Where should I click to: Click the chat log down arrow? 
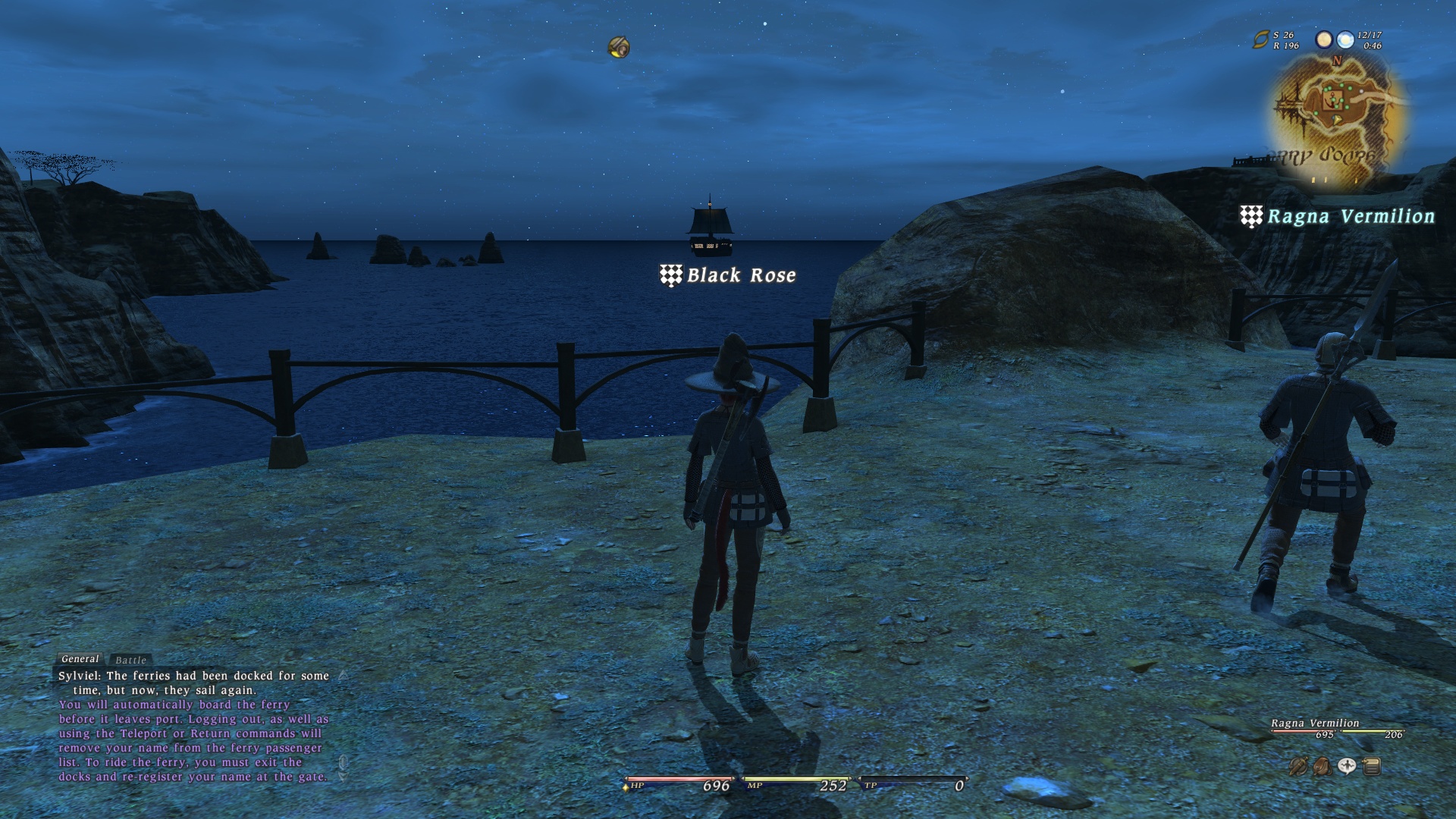(x=343, y=777)
